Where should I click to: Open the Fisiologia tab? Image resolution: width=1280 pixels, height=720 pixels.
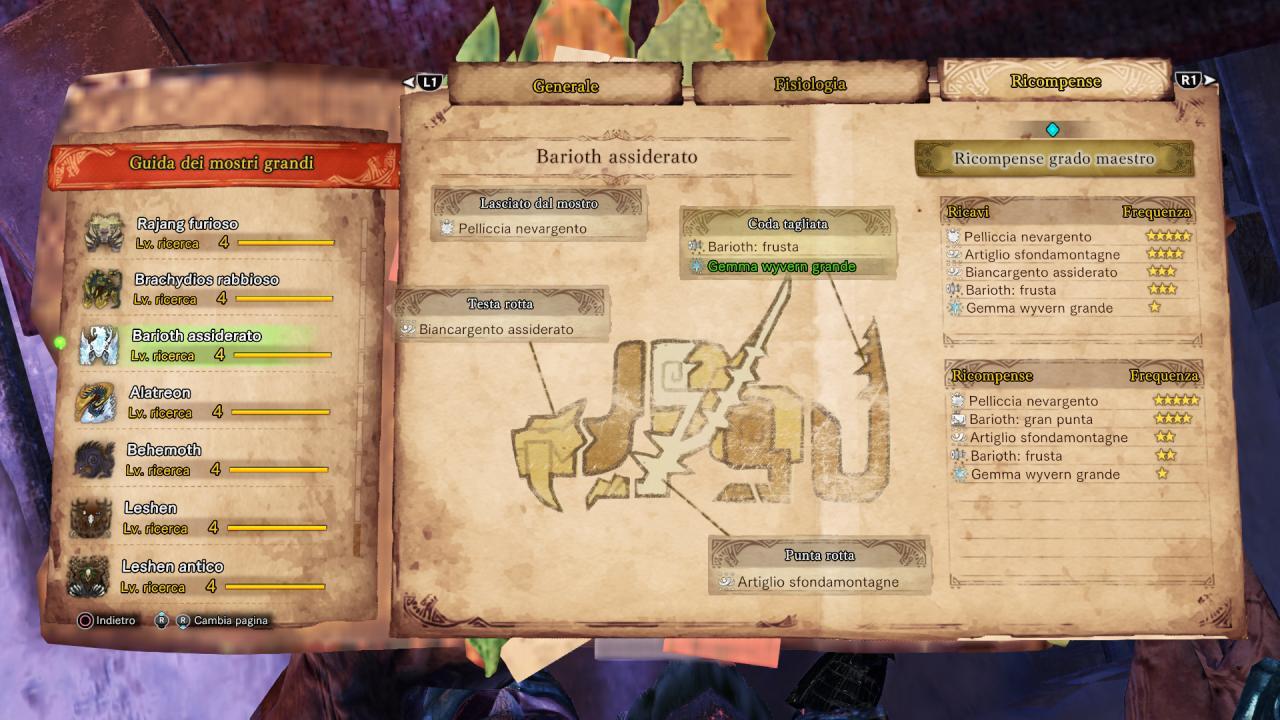[809, 85]
